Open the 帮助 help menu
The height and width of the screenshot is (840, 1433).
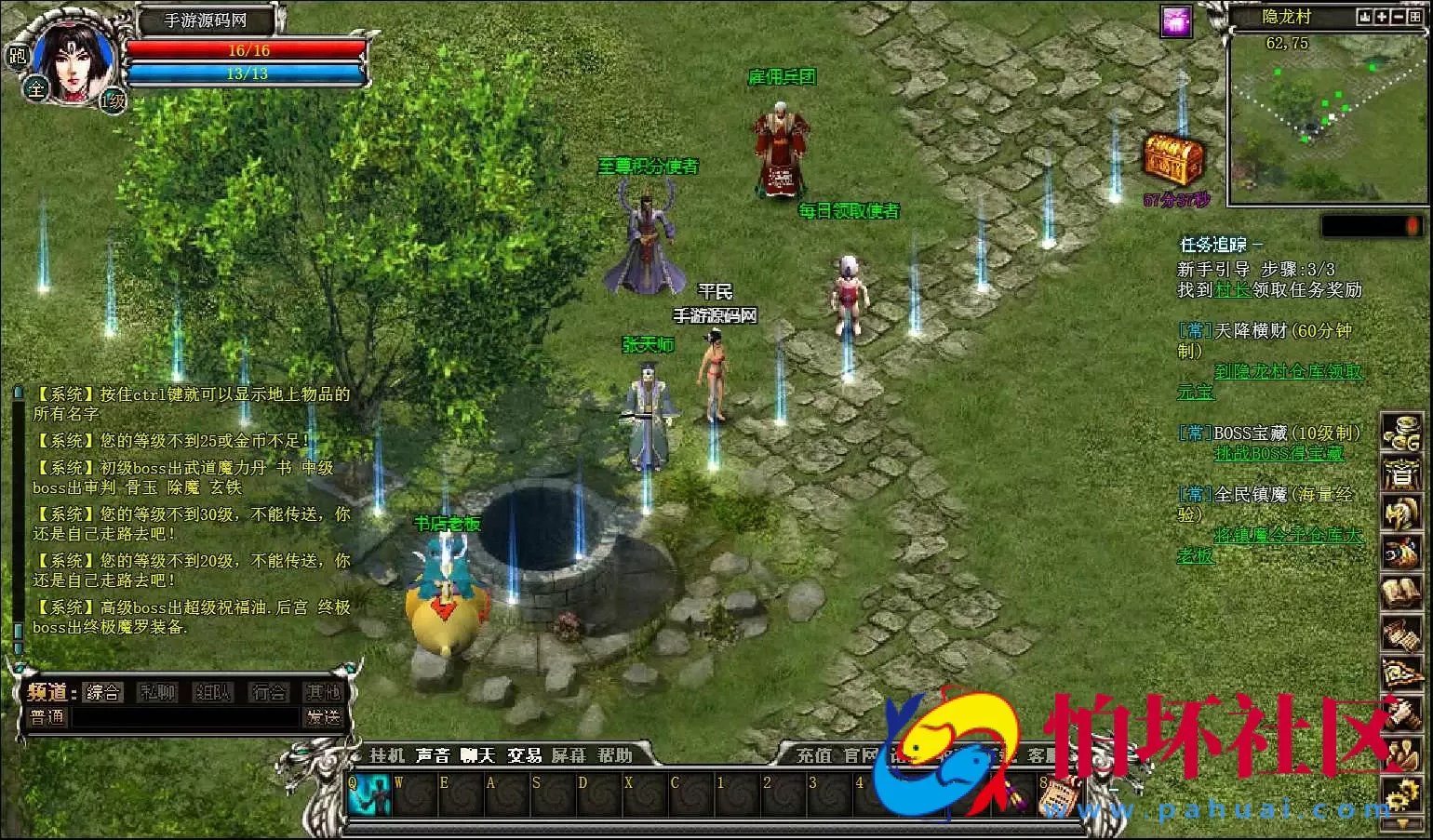coord(615,755)
